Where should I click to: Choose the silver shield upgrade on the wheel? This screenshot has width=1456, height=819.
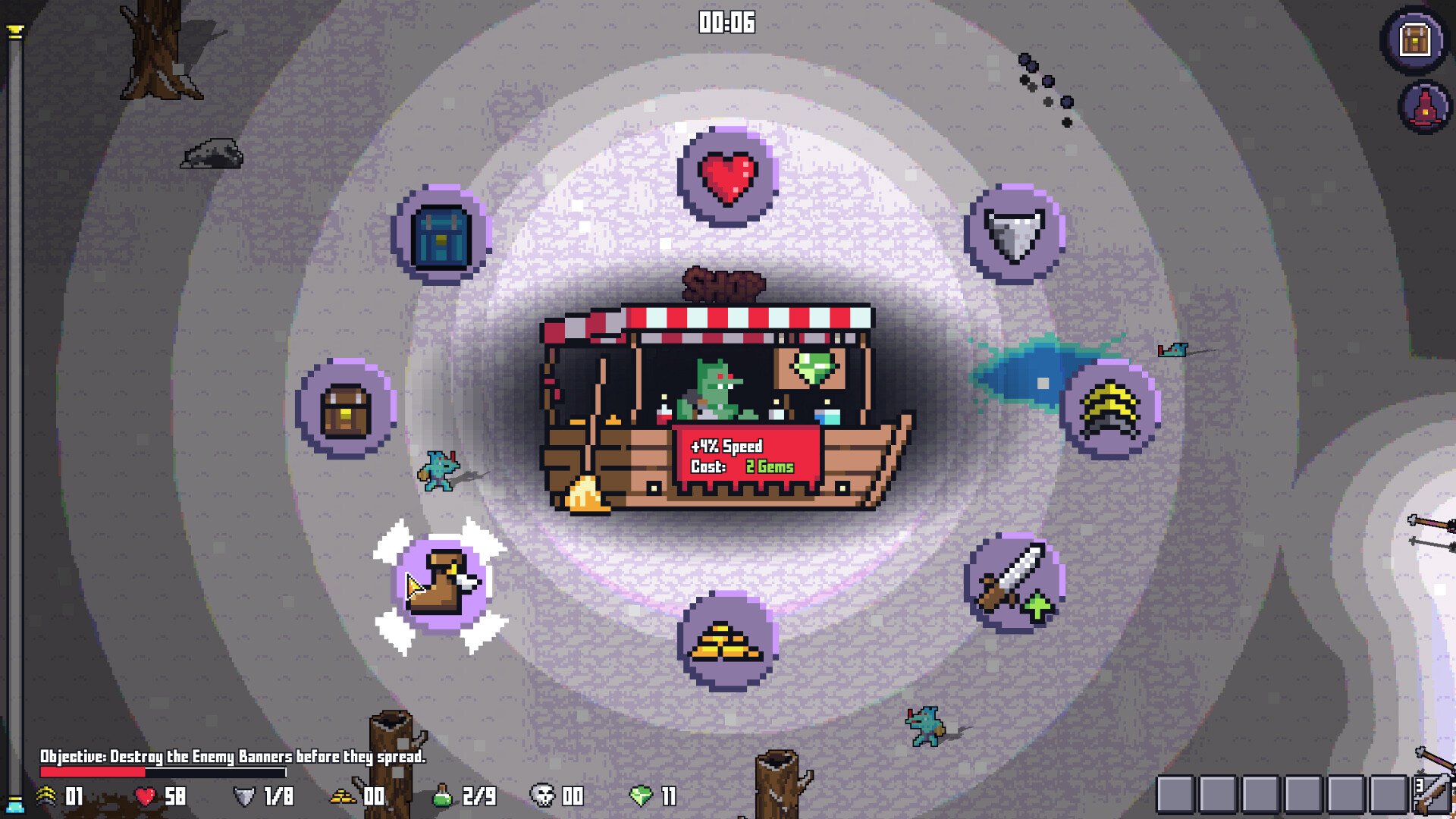tap(1015, 235)
